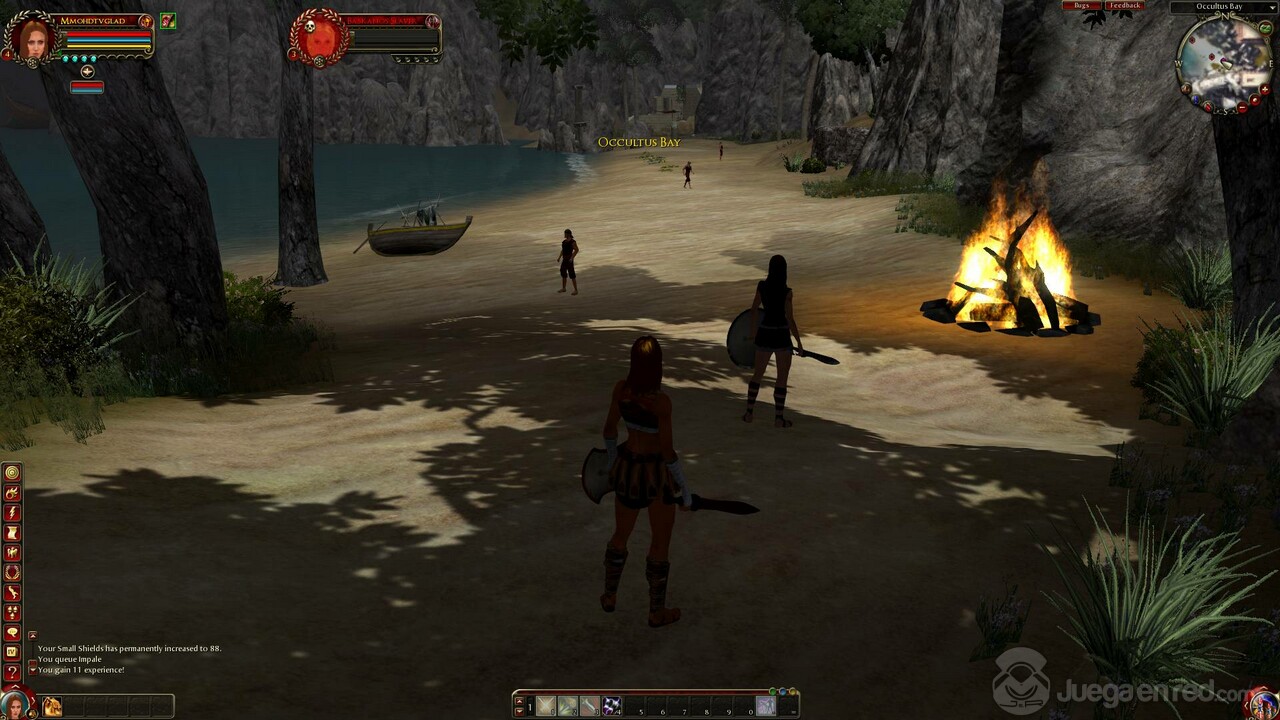This screenshot has width=1280, height=720.
Task: Click the flaming ring menu icon
Action: pos(12,492)
